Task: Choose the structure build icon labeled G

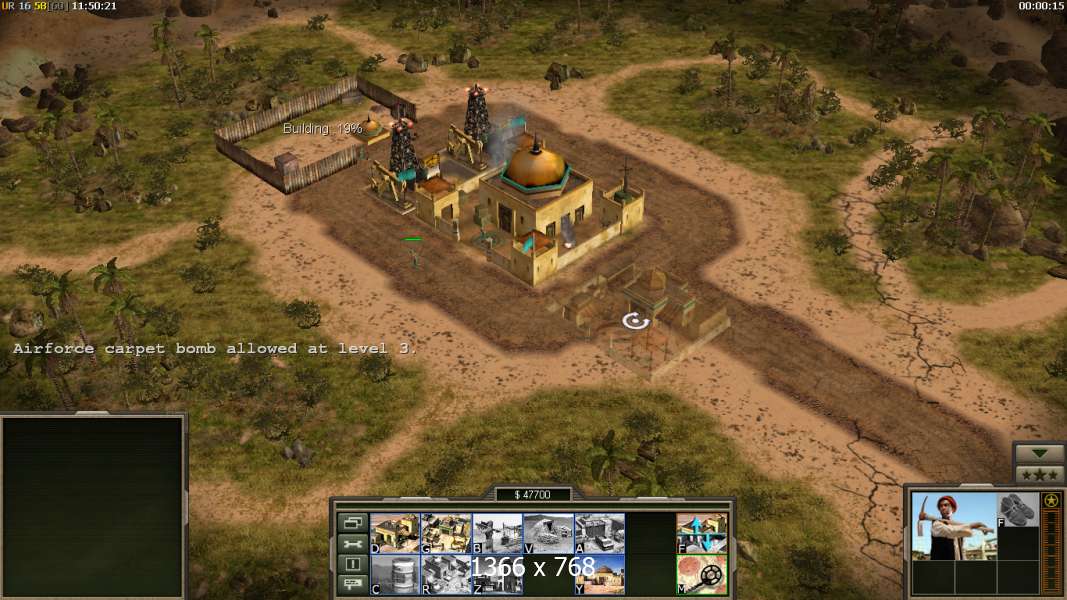Action: (x=446, y=533)
